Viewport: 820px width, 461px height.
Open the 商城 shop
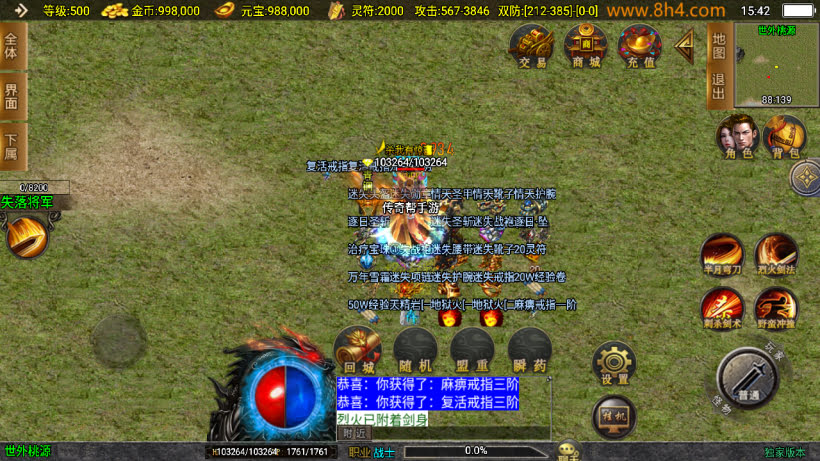click(x=586, y=46)
